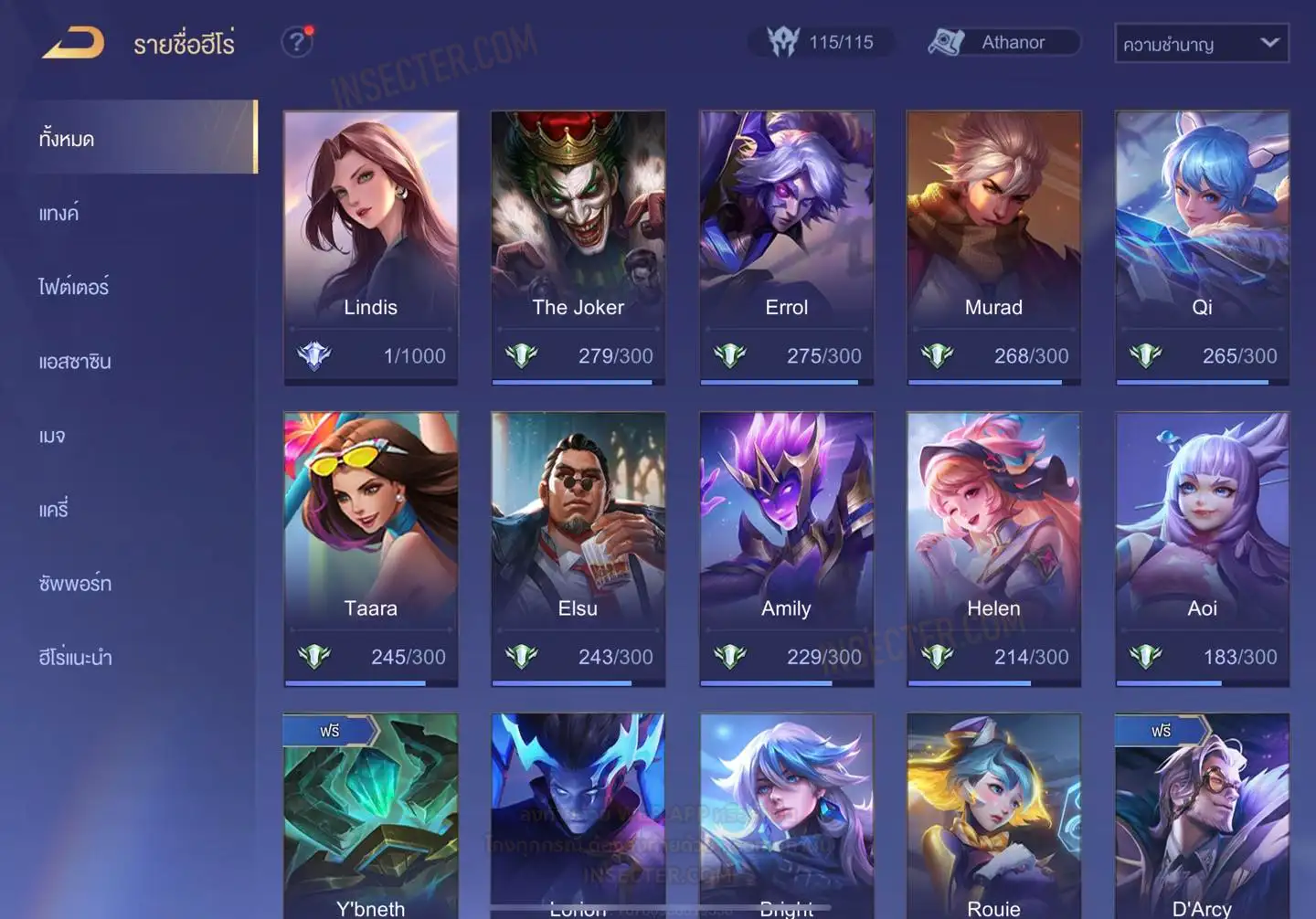The width and height of the screenshot is (1316, 919).
Task: Choose the Errol hero card
Action: coord(786,247)
